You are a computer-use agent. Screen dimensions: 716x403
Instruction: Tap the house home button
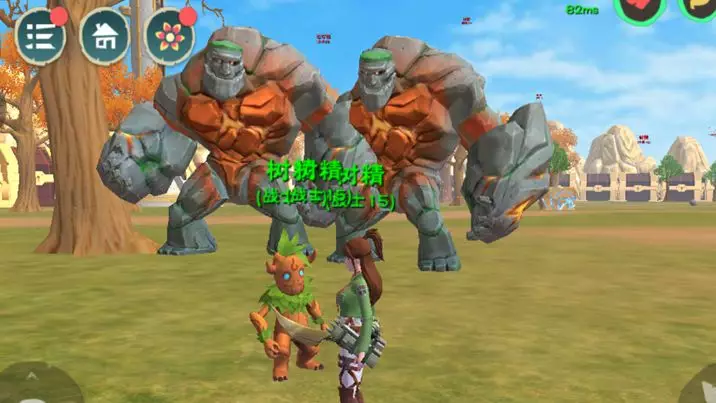pyautogui.click(x=104, y=36)
